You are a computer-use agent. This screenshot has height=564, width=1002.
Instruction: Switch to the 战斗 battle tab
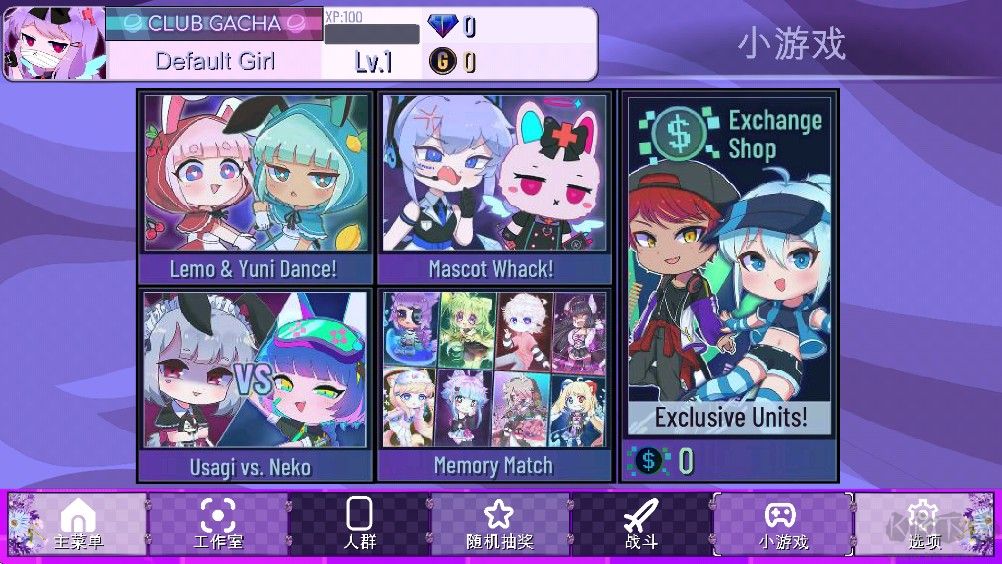pos(641,525)
